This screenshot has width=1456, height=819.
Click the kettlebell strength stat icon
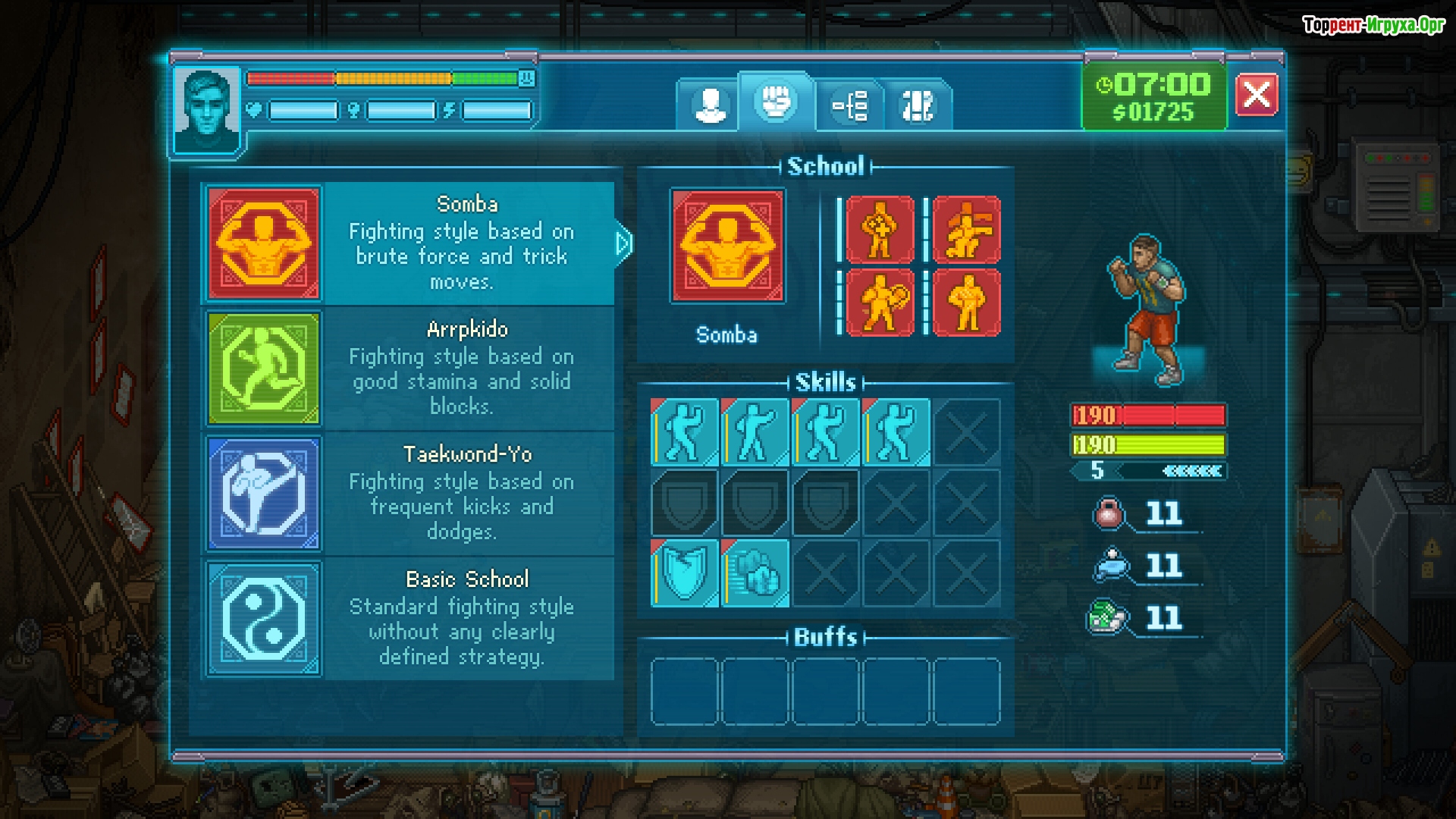click(x=1109, y=513)
